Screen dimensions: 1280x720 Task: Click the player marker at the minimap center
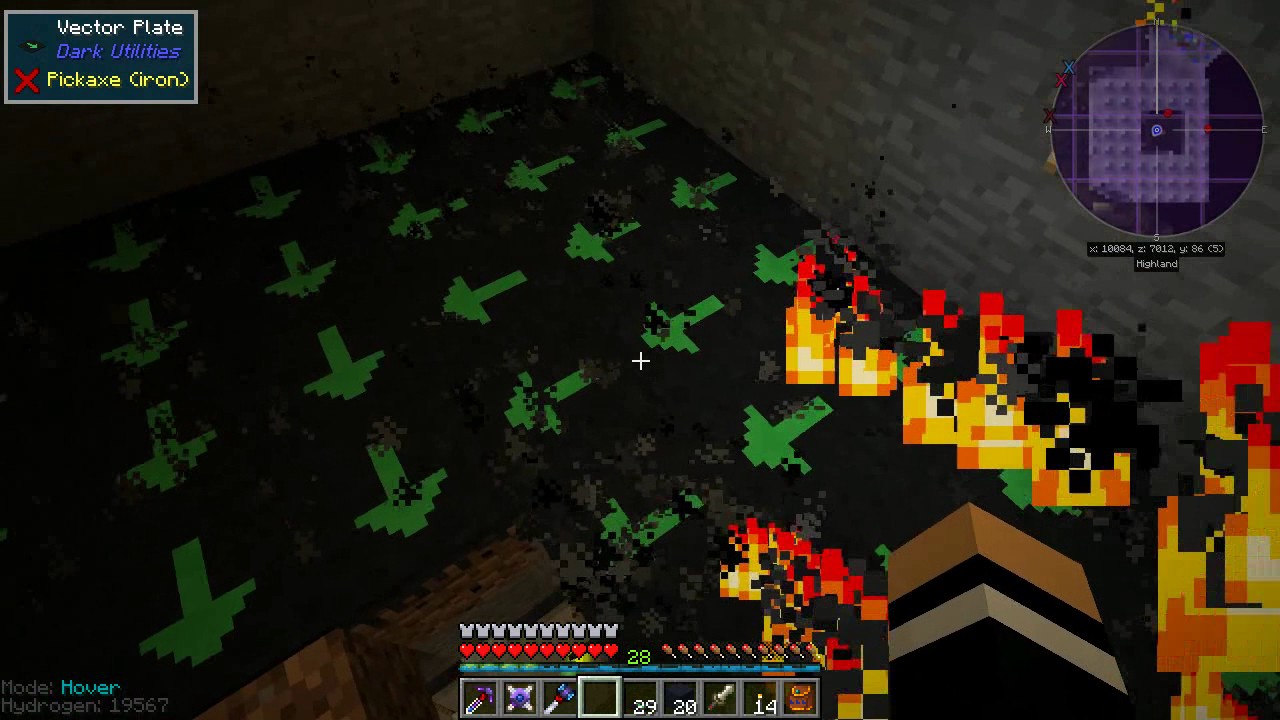(1156, 130)
